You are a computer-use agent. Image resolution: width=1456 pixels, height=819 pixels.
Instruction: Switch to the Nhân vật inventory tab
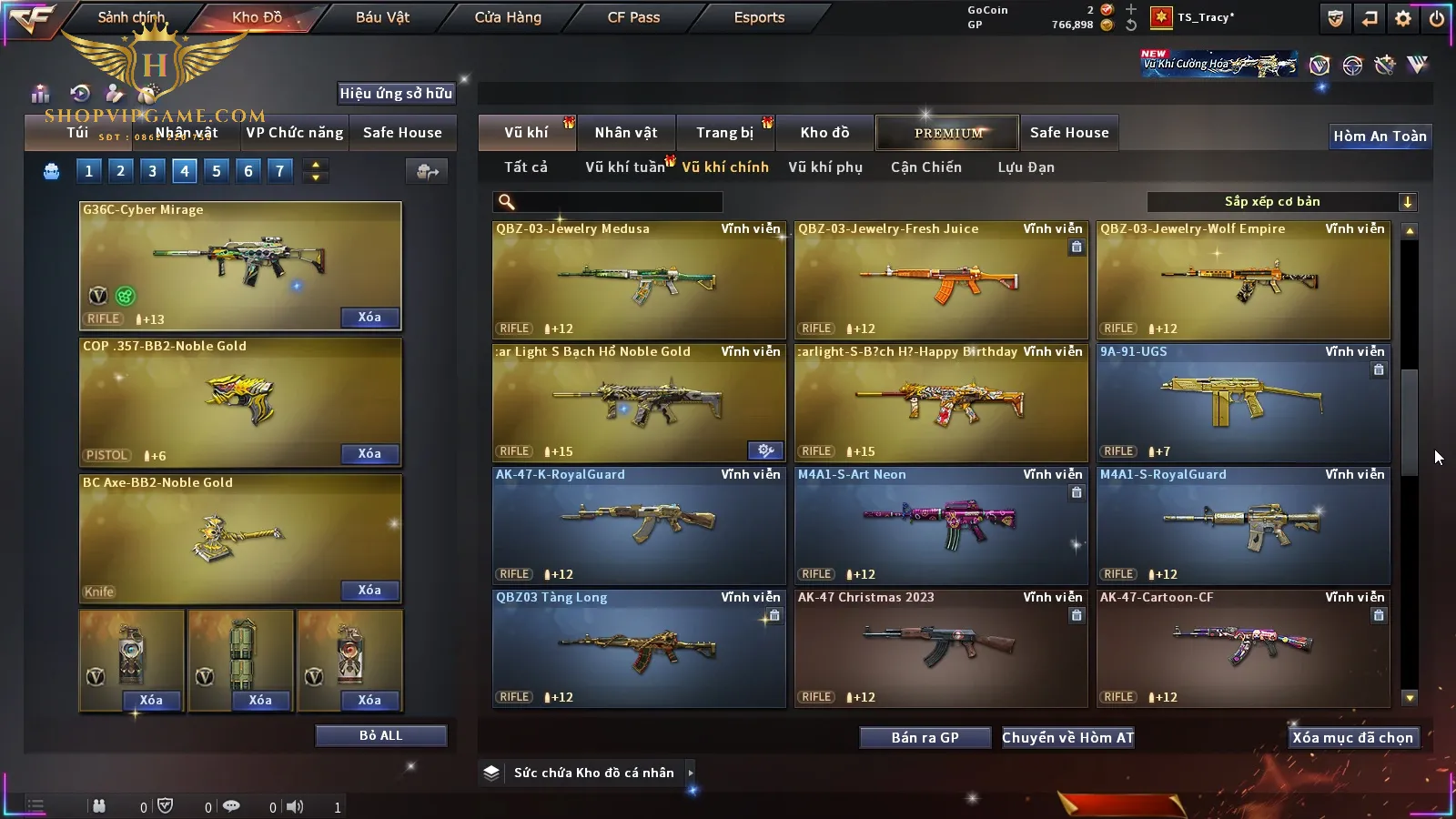coord(626,133)
